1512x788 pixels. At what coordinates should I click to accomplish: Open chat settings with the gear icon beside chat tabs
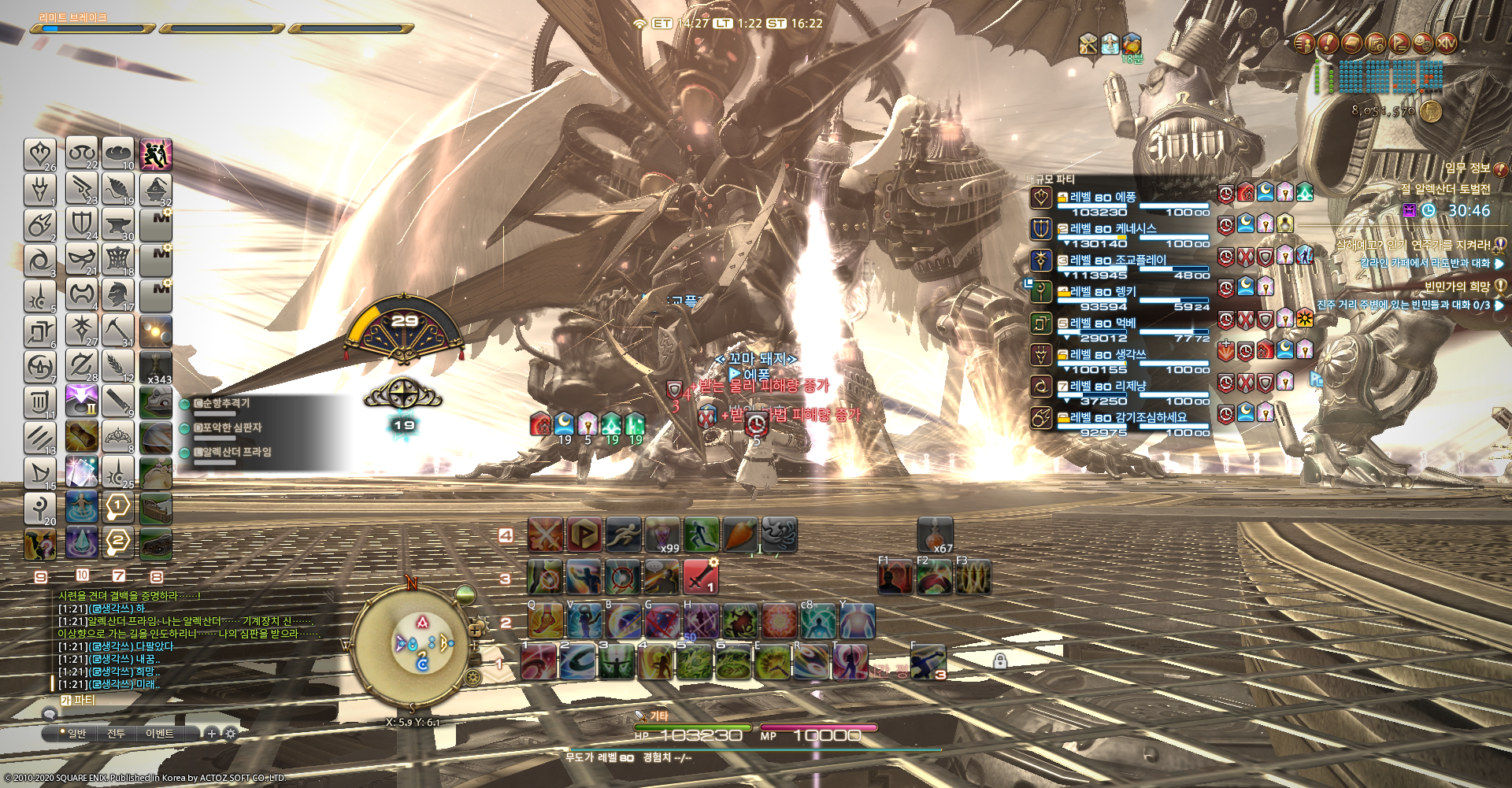(232, 733)
